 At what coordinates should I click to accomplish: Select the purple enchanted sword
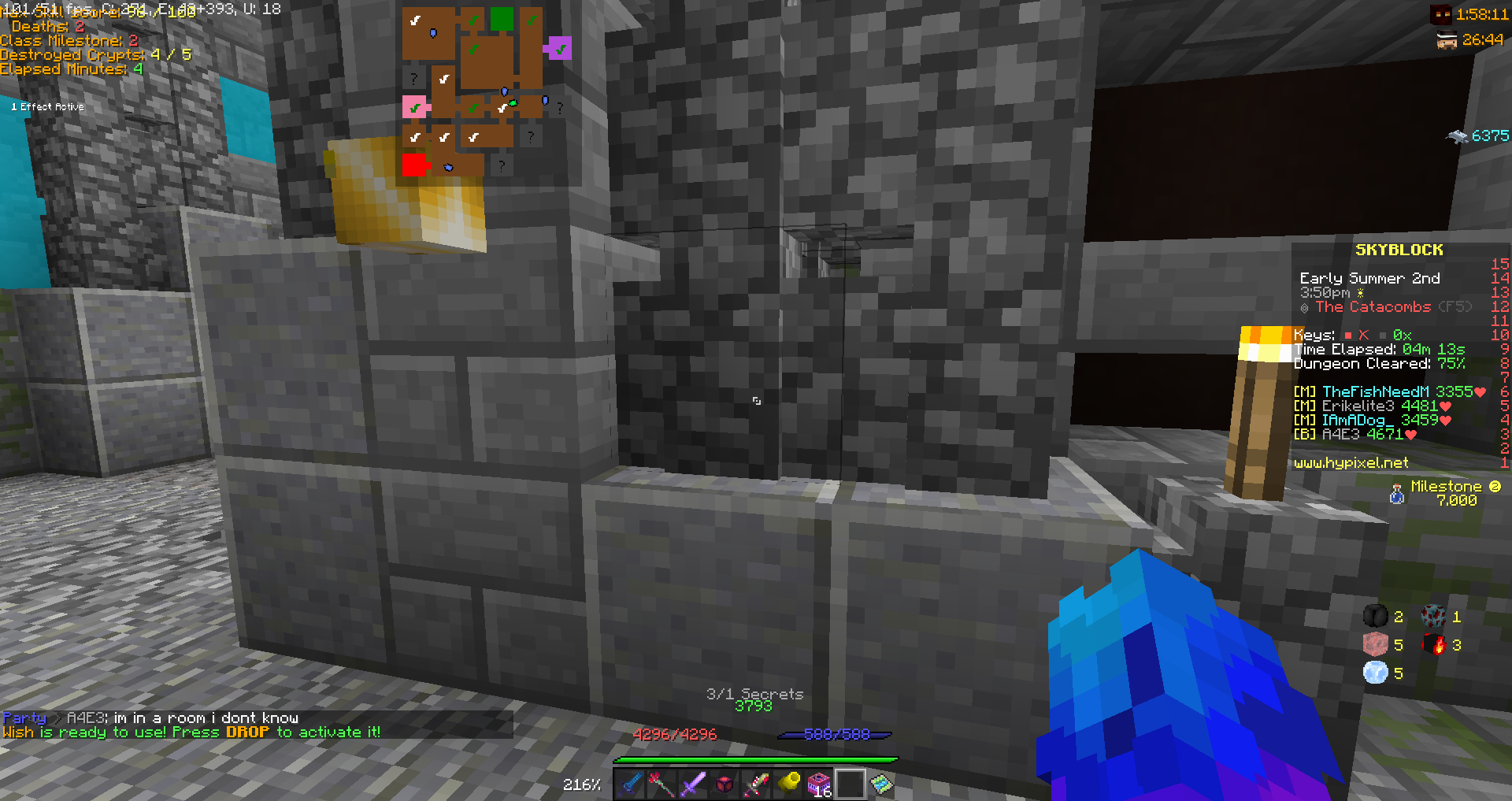pyautogui.click(x=694, y=784)
